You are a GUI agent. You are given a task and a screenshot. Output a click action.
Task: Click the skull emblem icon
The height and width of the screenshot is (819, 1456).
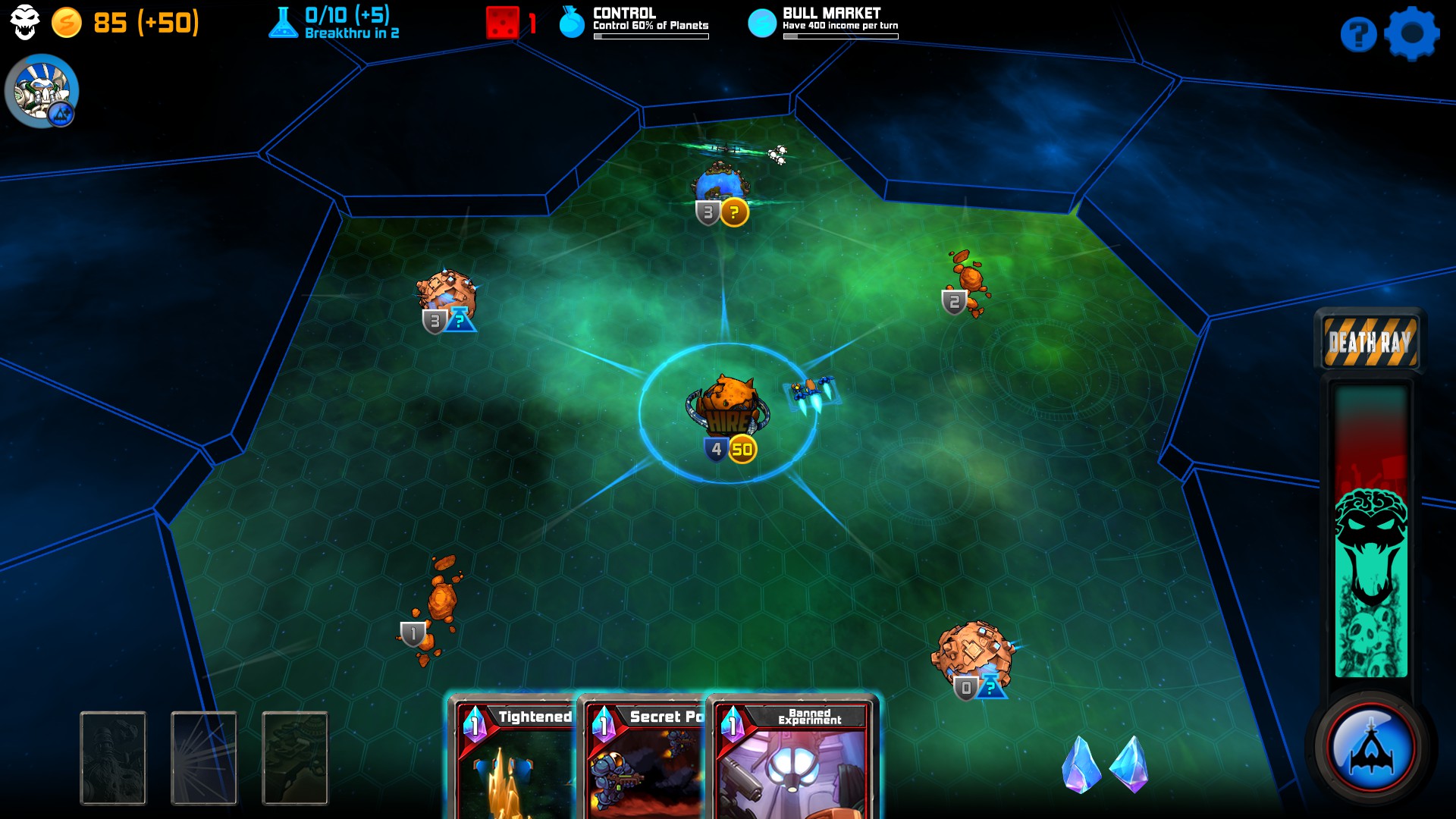[x=24, y=22]
